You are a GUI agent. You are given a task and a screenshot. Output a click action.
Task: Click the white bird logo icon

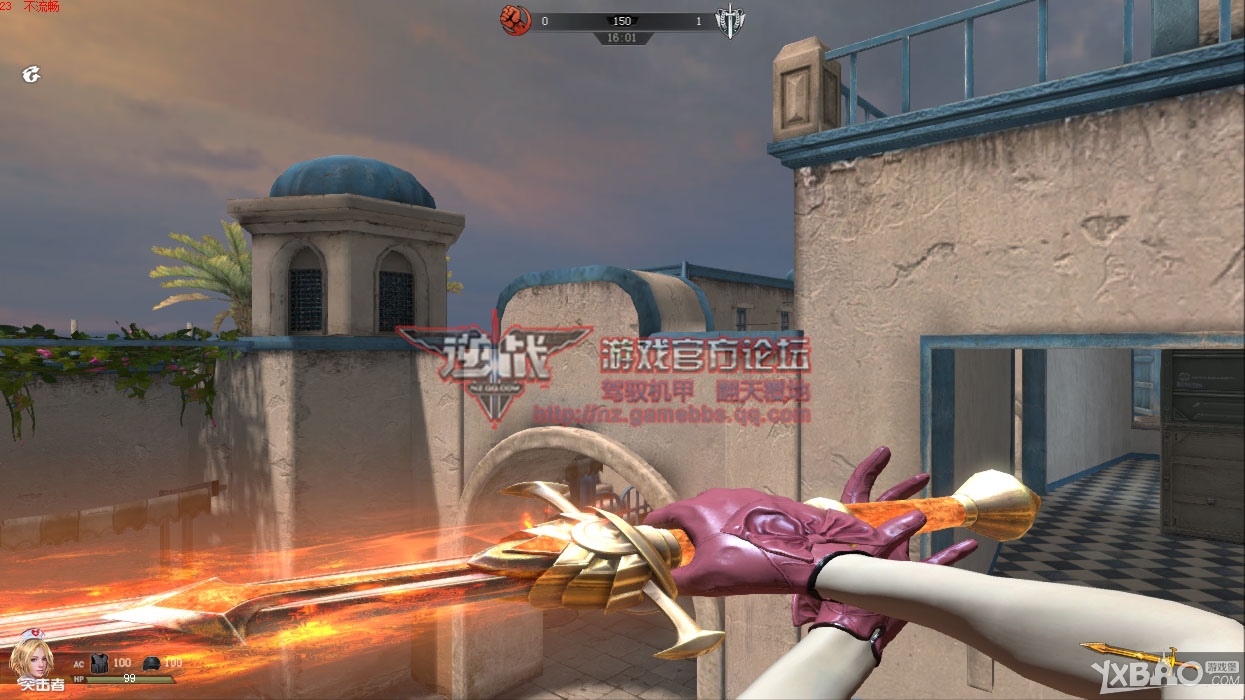pos(32,74)
